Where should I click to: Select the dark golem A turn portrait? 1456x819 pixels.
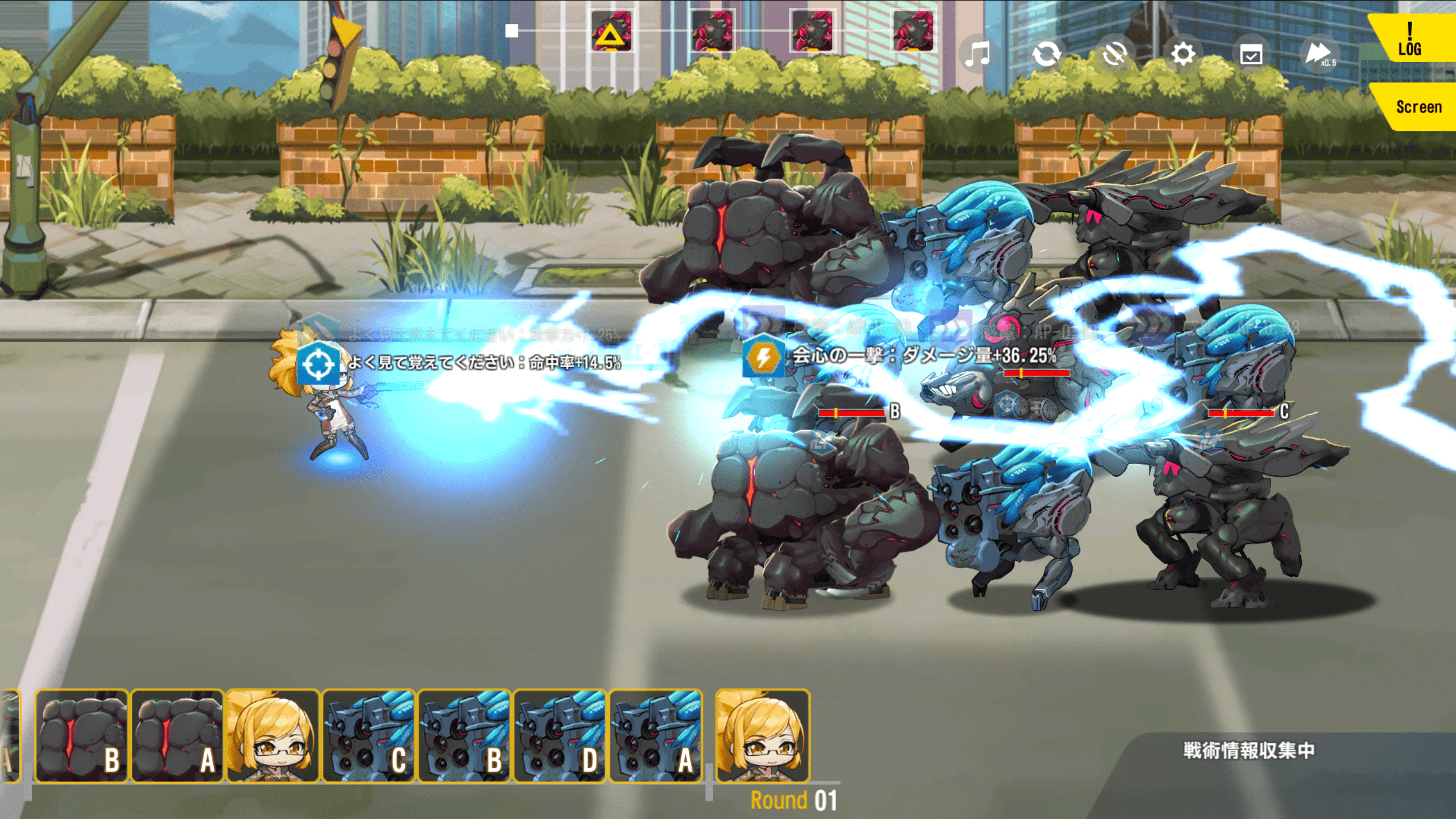point(177,736)
